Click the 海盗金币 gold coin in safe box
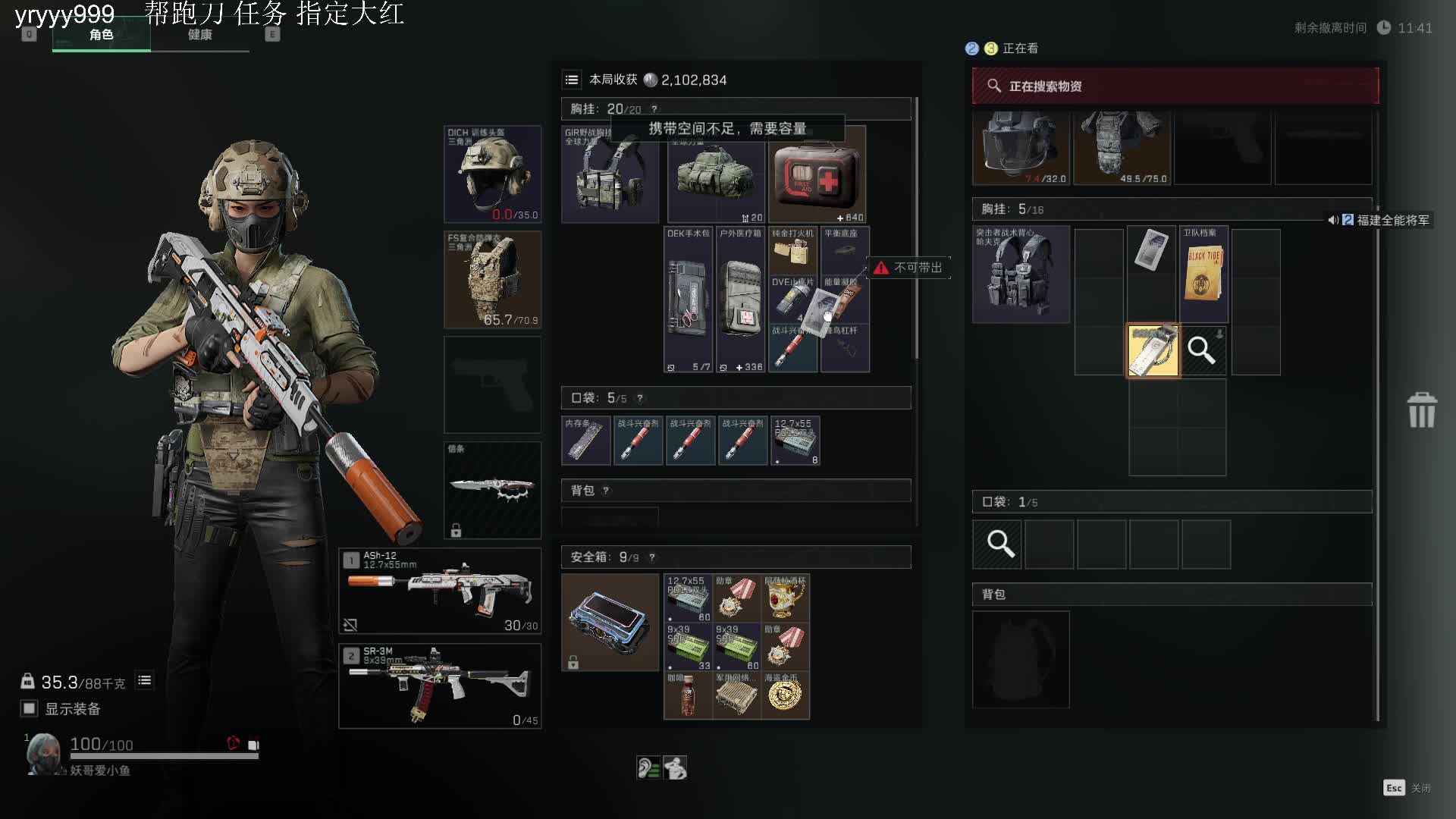Screen dimensions: 1456x819 pos(785,695)
